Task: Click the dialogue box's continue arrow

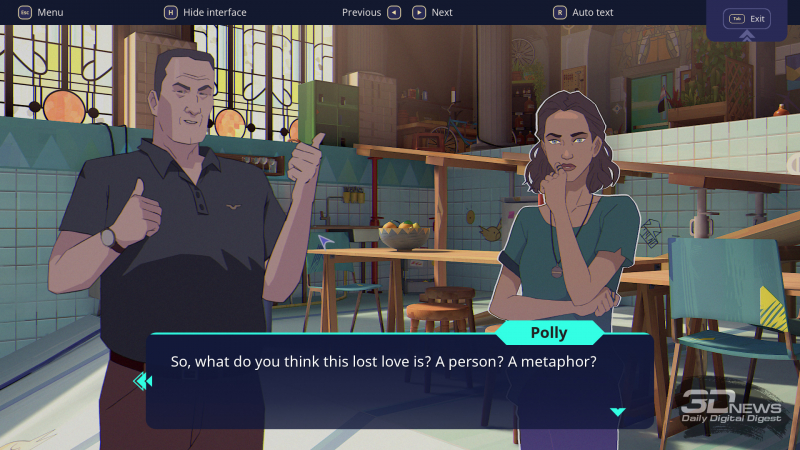Action: (x=617, y=412)
